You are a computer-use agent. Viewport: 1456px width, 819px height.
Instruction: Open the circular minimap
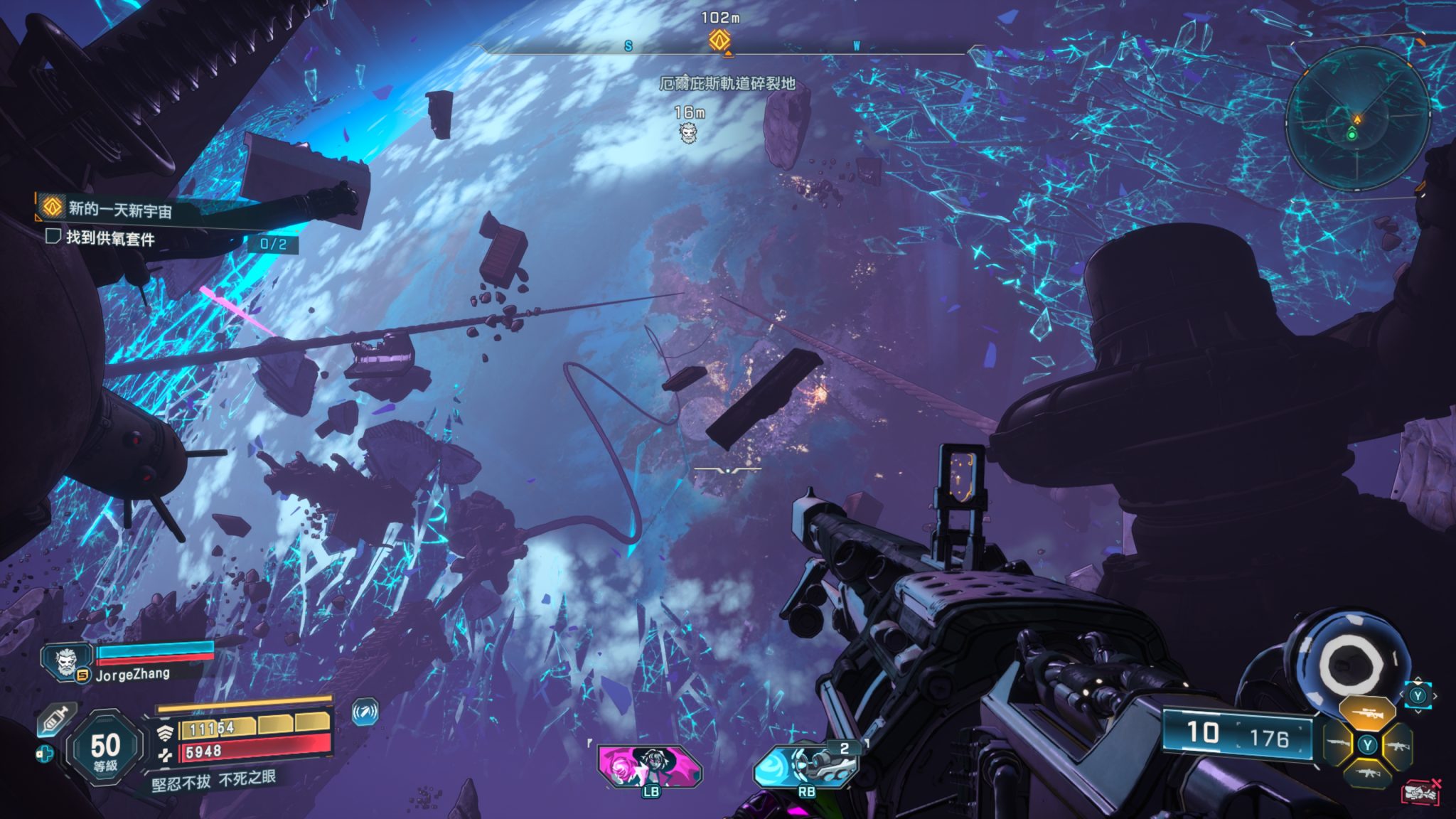[1356, 119]
